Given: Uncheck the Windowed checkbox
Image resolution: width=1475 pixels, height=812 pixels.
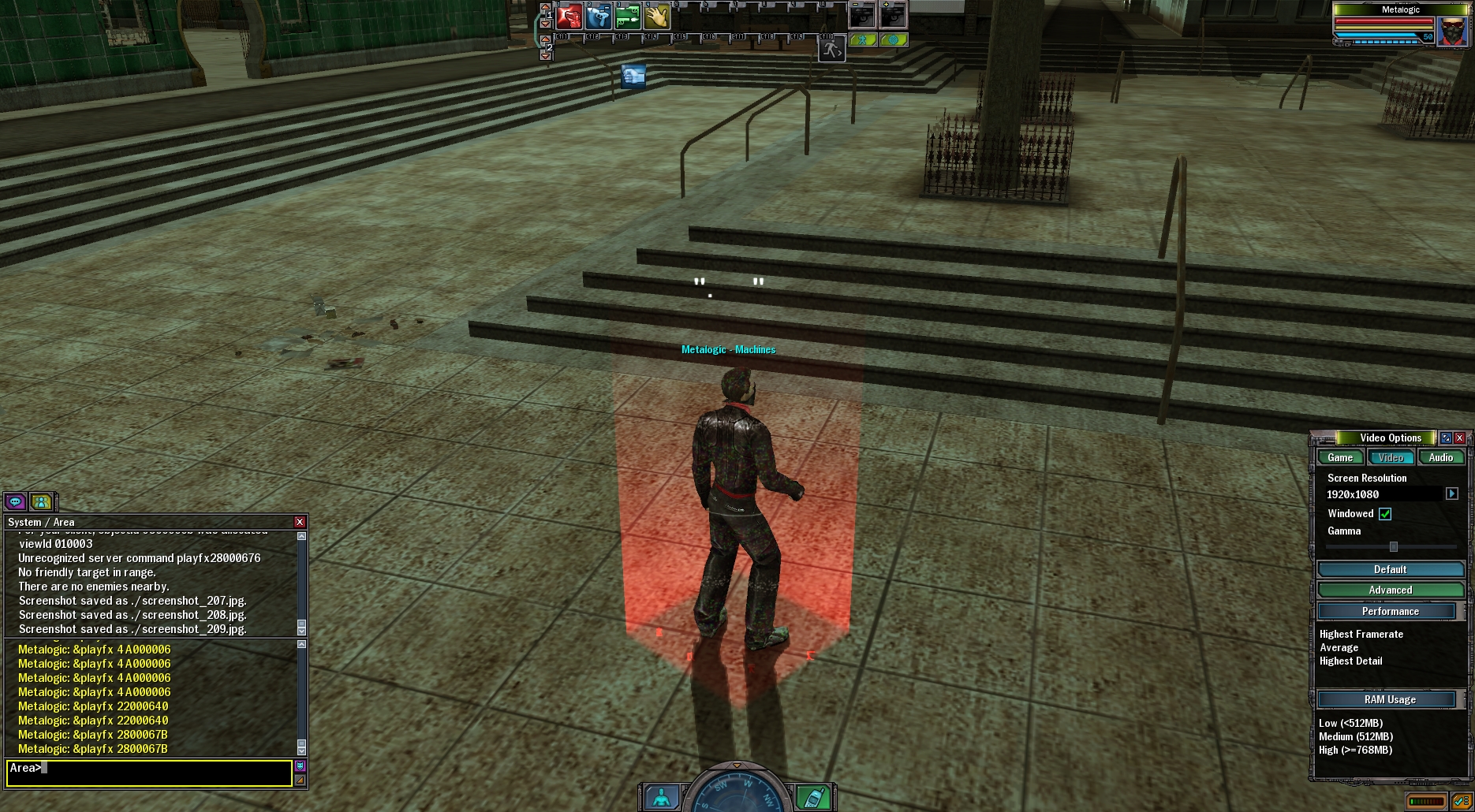Looking at the screenshot, I should click(1385, 514).
